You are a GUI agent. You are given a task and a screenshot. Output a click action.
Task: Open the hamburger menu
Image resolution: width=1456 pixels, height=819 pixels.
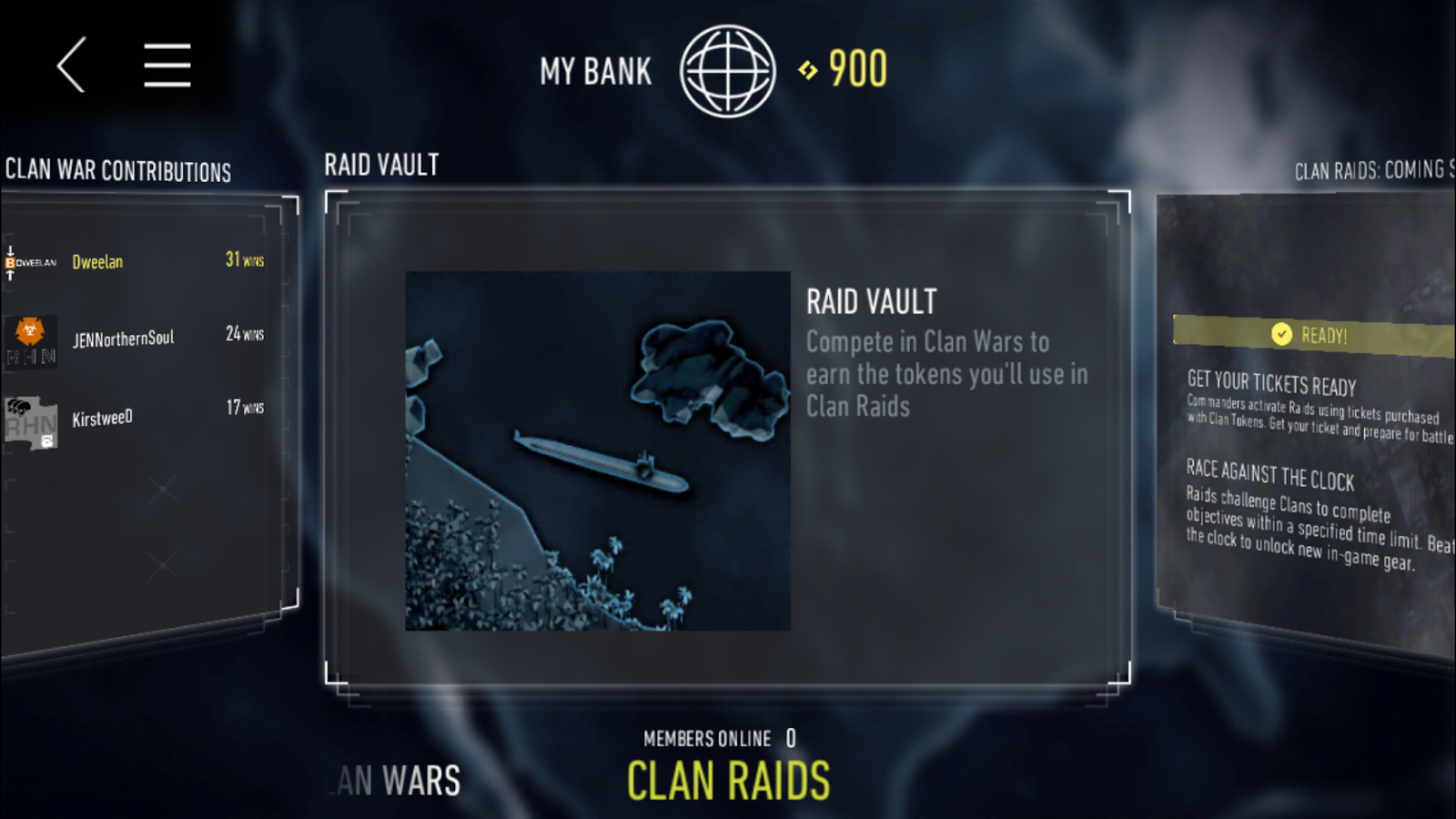[x=167, y=66]
